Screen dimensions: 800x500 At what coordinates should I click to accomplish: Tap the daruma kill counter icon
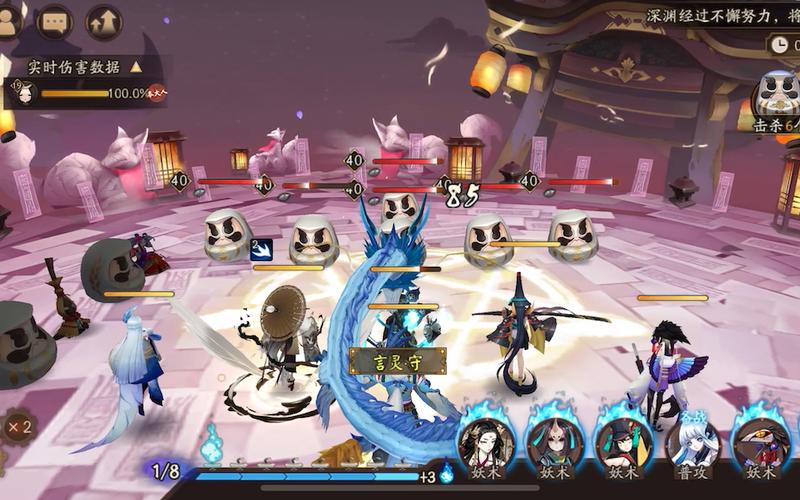(x=776, y=95)
